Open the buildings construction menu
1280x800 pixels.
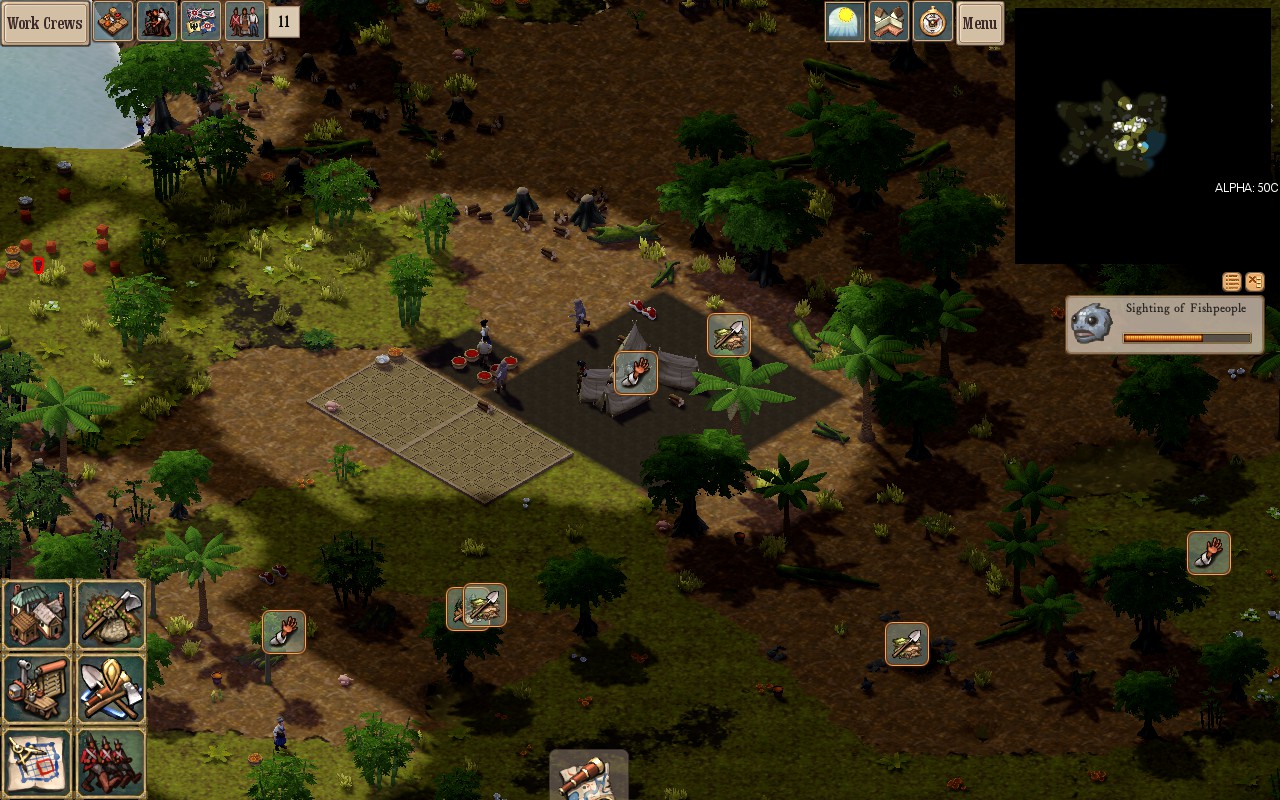tap(38, 615)
